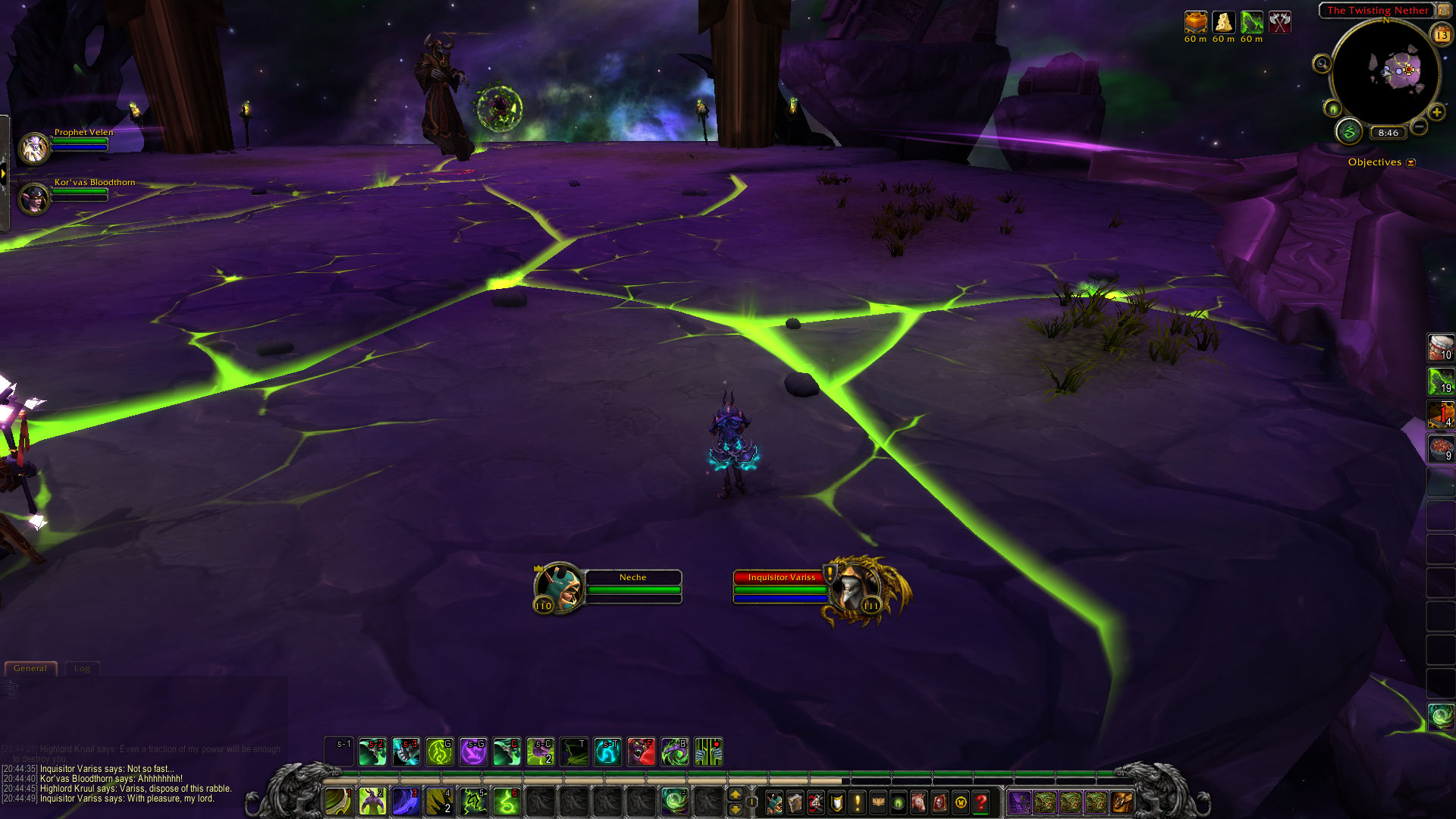Zoom in the minimap with plus button
The image size is (1456, 819).
pos(1436,112)
